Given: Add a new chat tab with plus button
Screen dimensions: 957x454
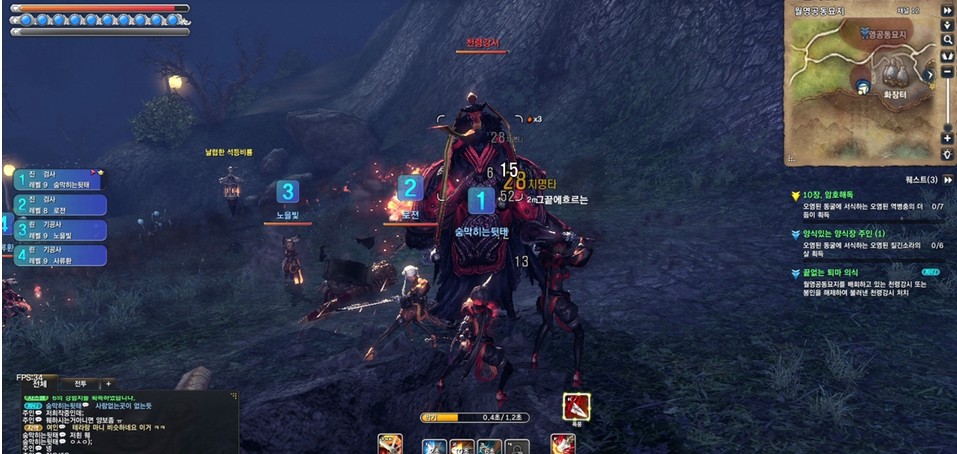Looking at the screenshot, I should click(x=108, y=383).
